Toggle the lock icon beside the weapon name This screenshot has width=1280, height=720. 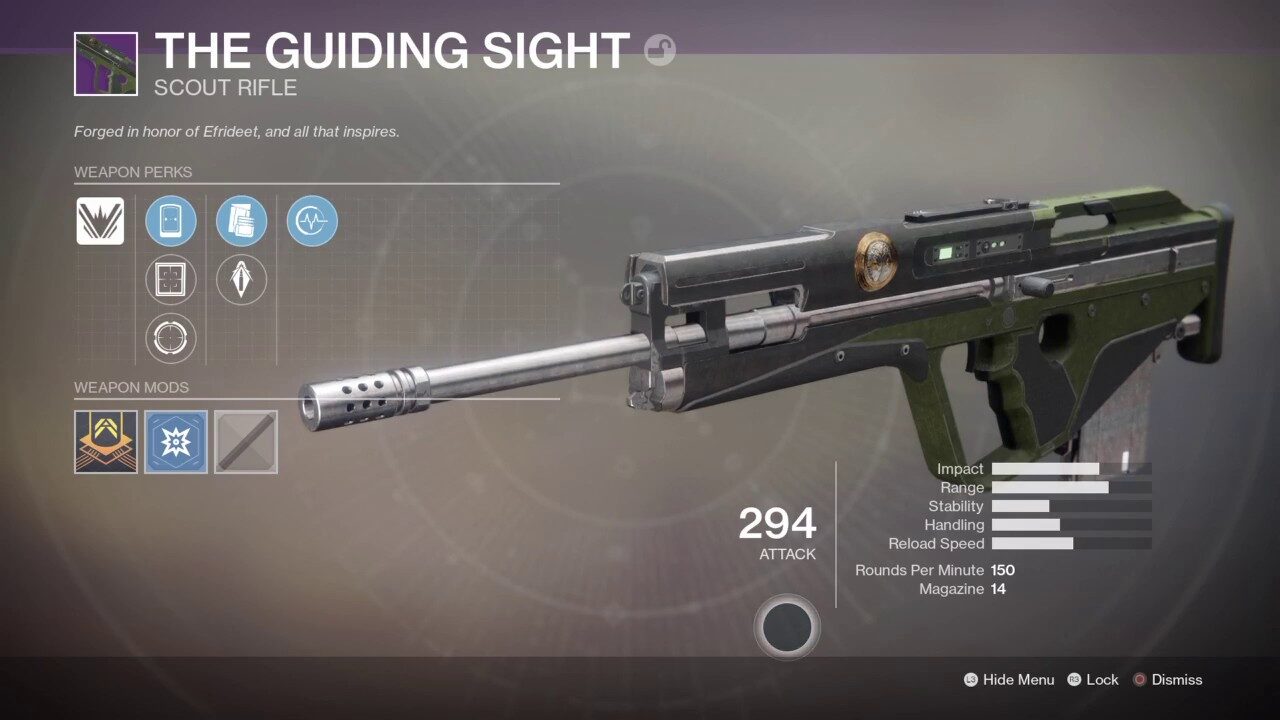pyautogui.click(x=659, y=51)
